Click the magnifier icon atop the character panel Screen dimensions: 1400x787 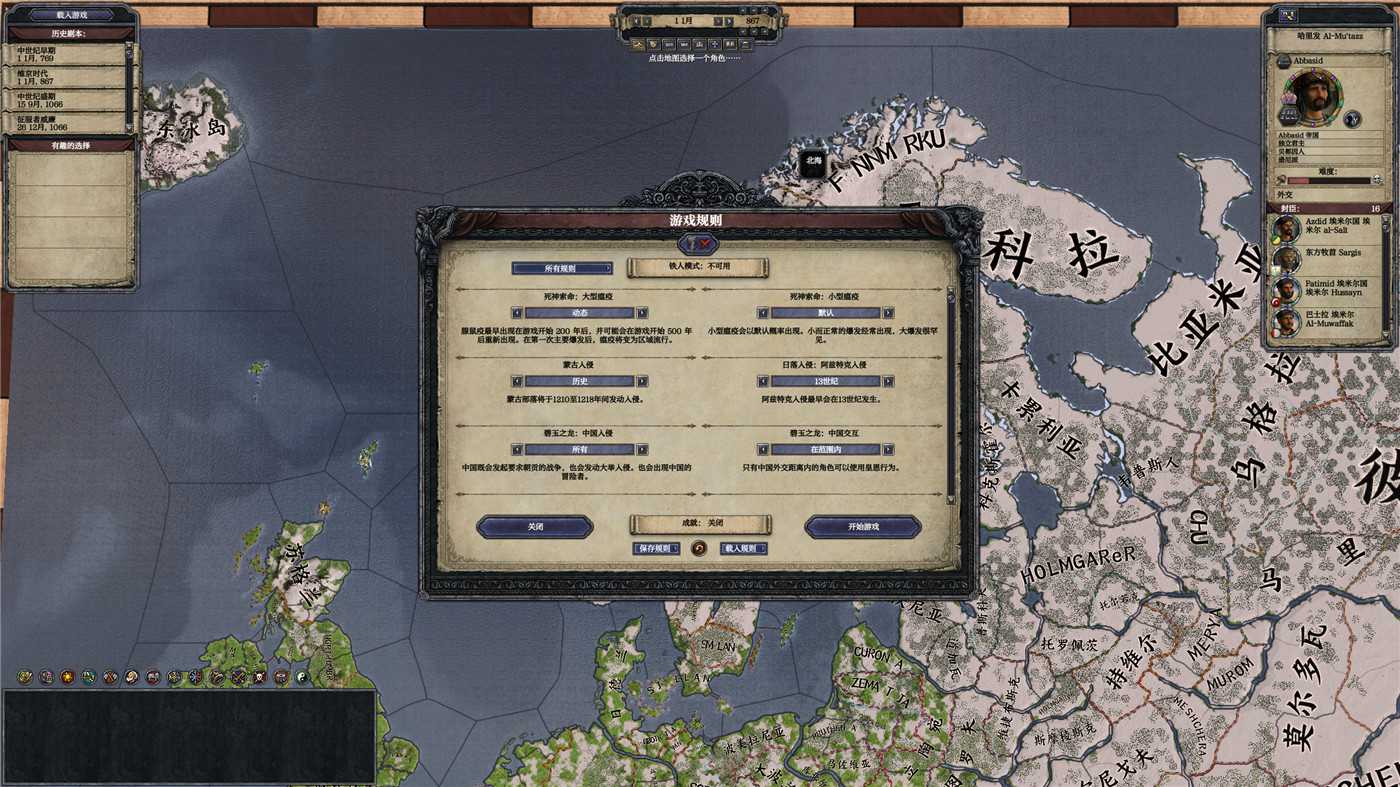pyautogui.click(x=1288, y=13)
